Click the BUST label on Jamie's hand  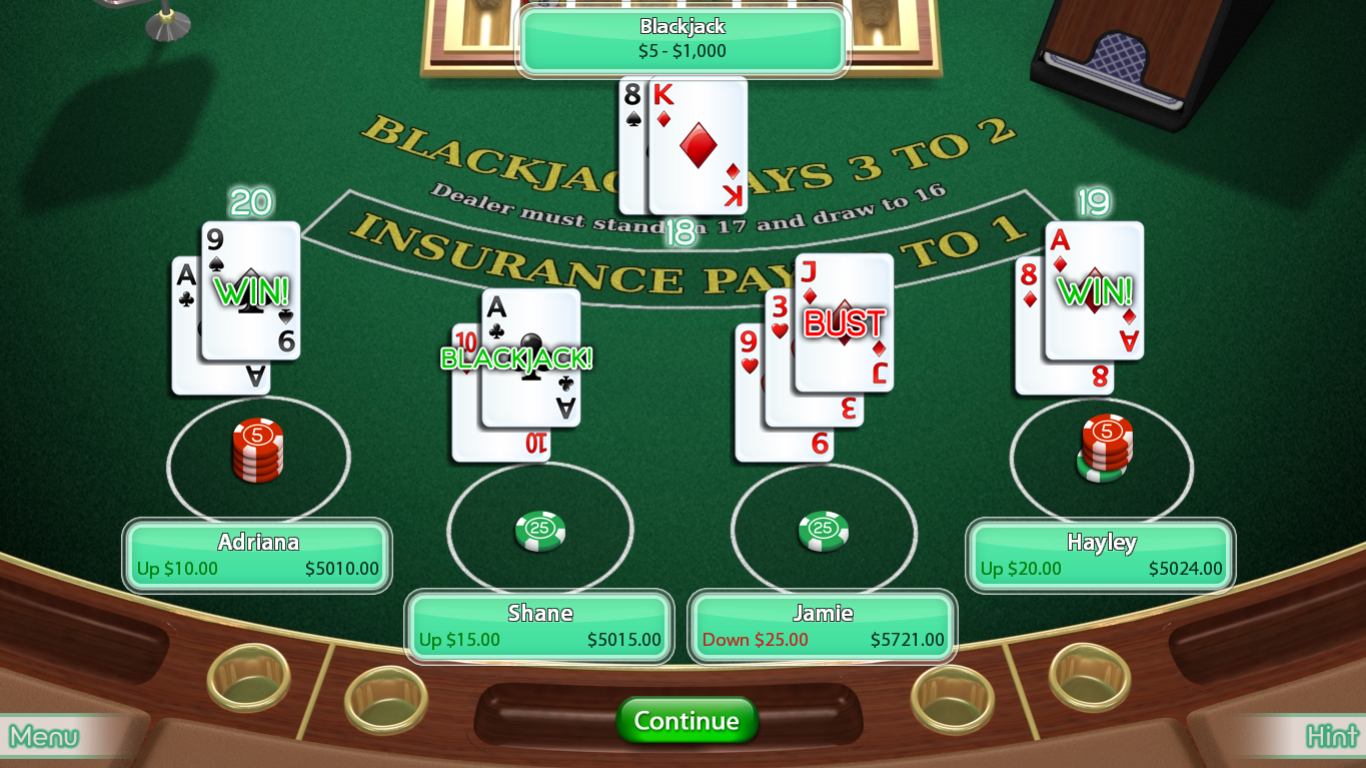coord(842,324)
